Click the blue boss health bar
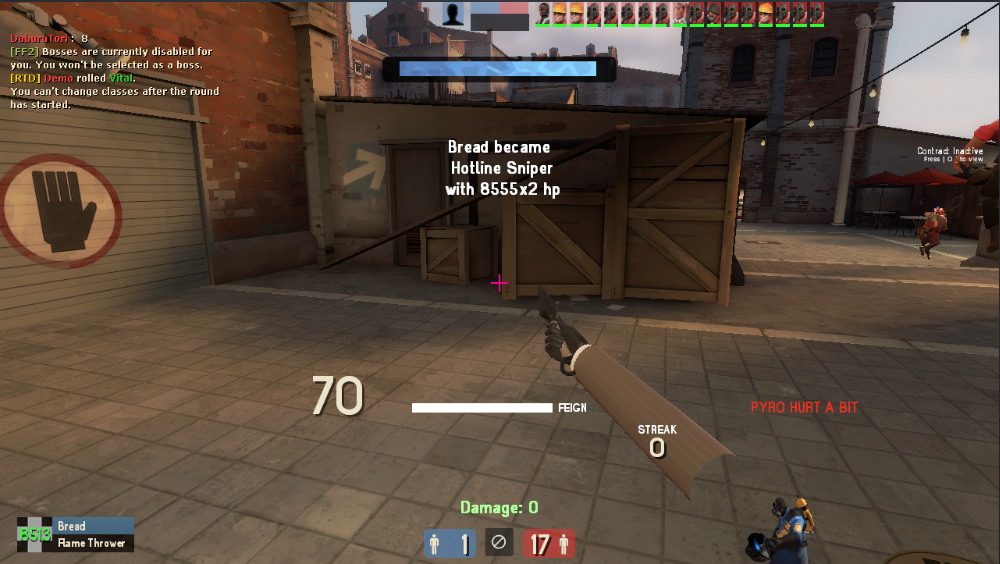Image resolution: width=1000 pixels, height=564 pixels. point(497,68)
